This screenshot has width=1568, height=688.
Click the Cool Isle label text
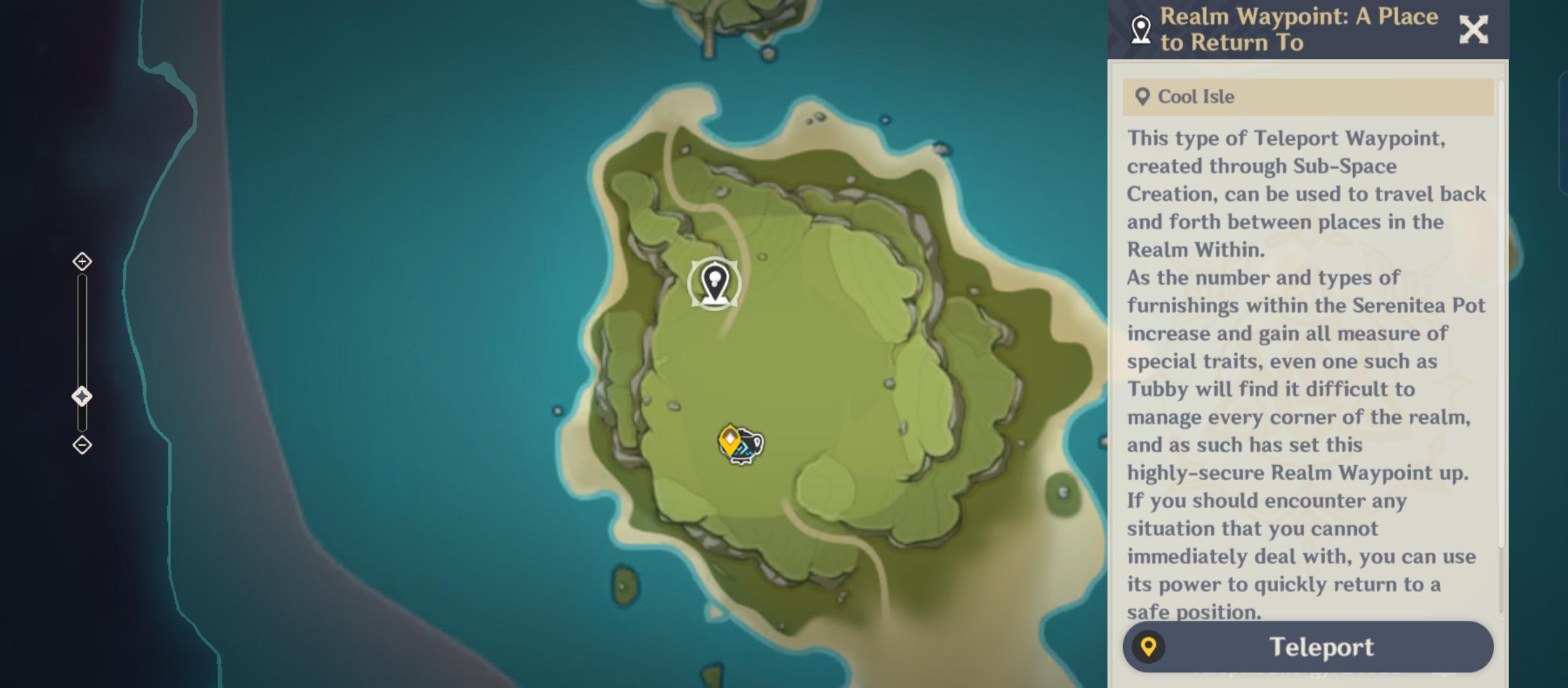1196,97
